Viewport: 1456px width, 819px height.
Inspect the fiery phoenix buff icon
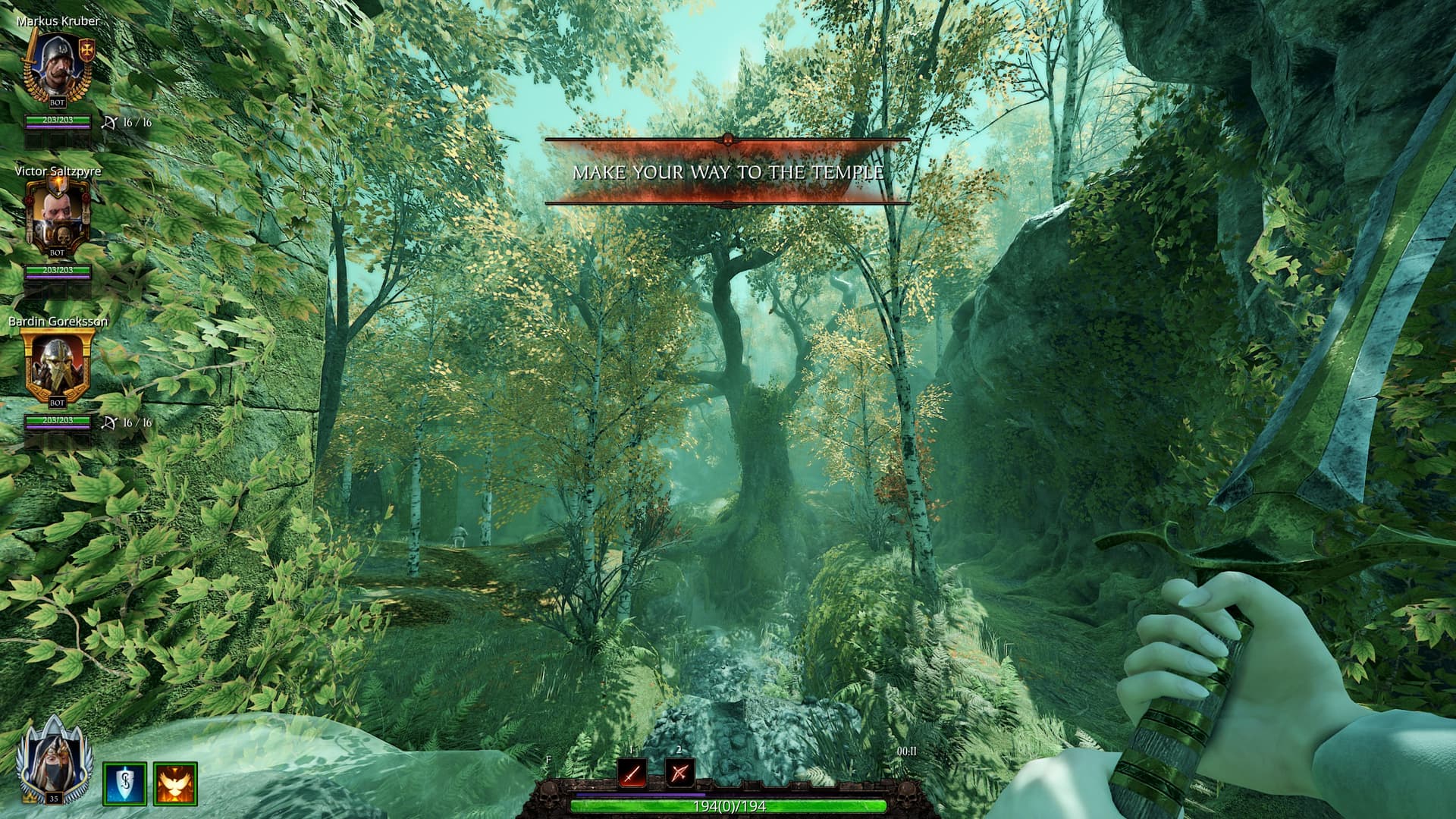point(176,783)
